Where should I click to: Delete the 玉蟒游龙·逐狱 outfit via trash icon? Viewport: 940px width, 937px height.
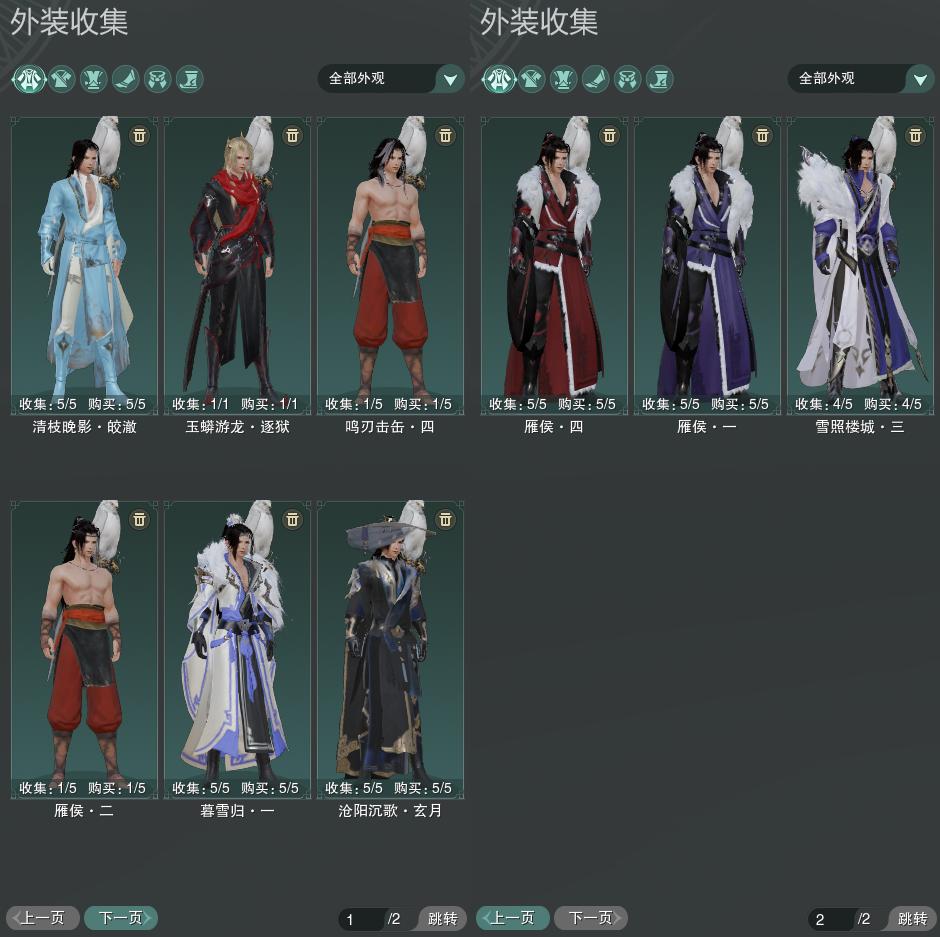click(x=293, y=135)
